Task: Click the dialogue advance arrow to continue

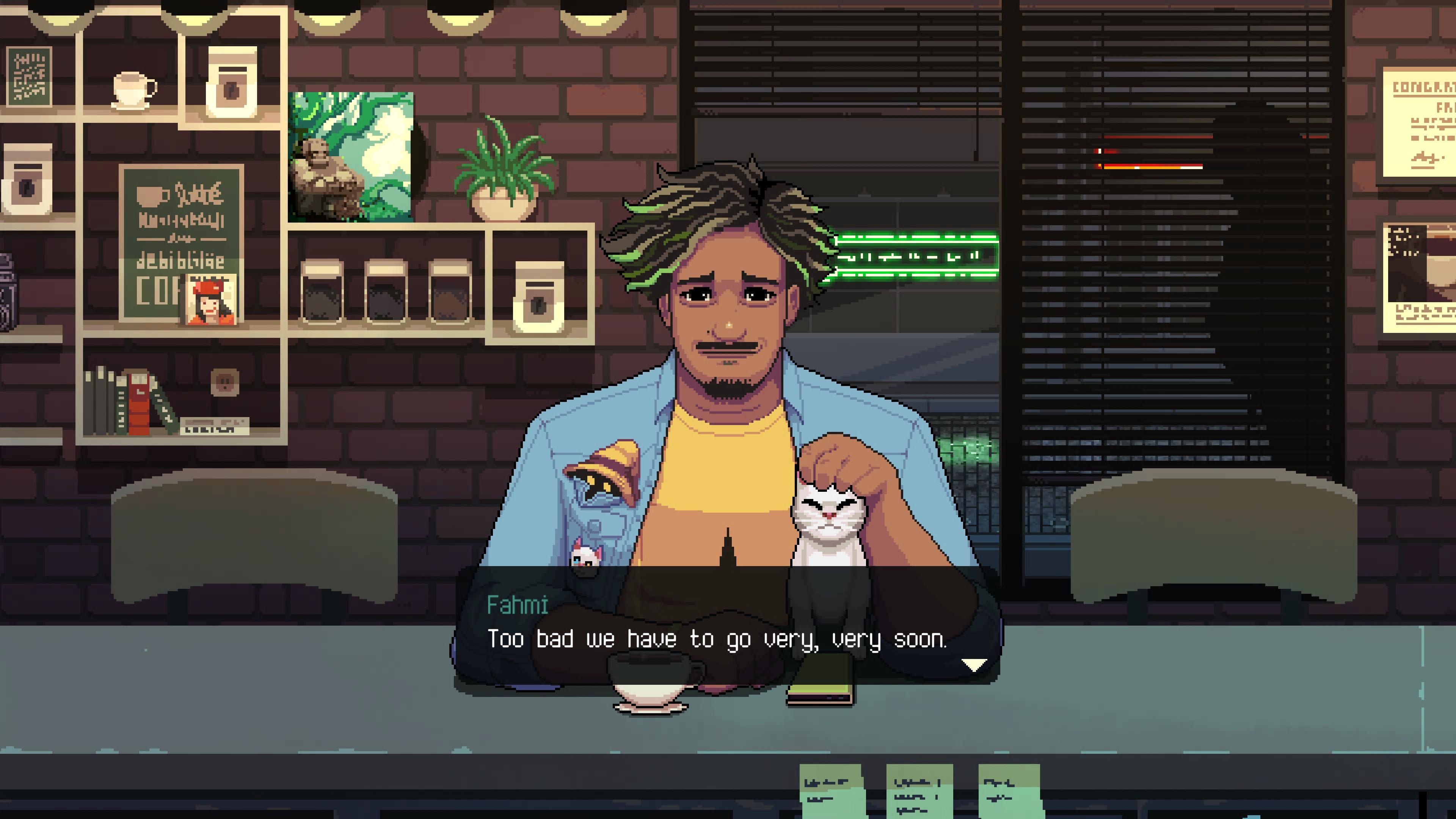Action: (973, 667)
